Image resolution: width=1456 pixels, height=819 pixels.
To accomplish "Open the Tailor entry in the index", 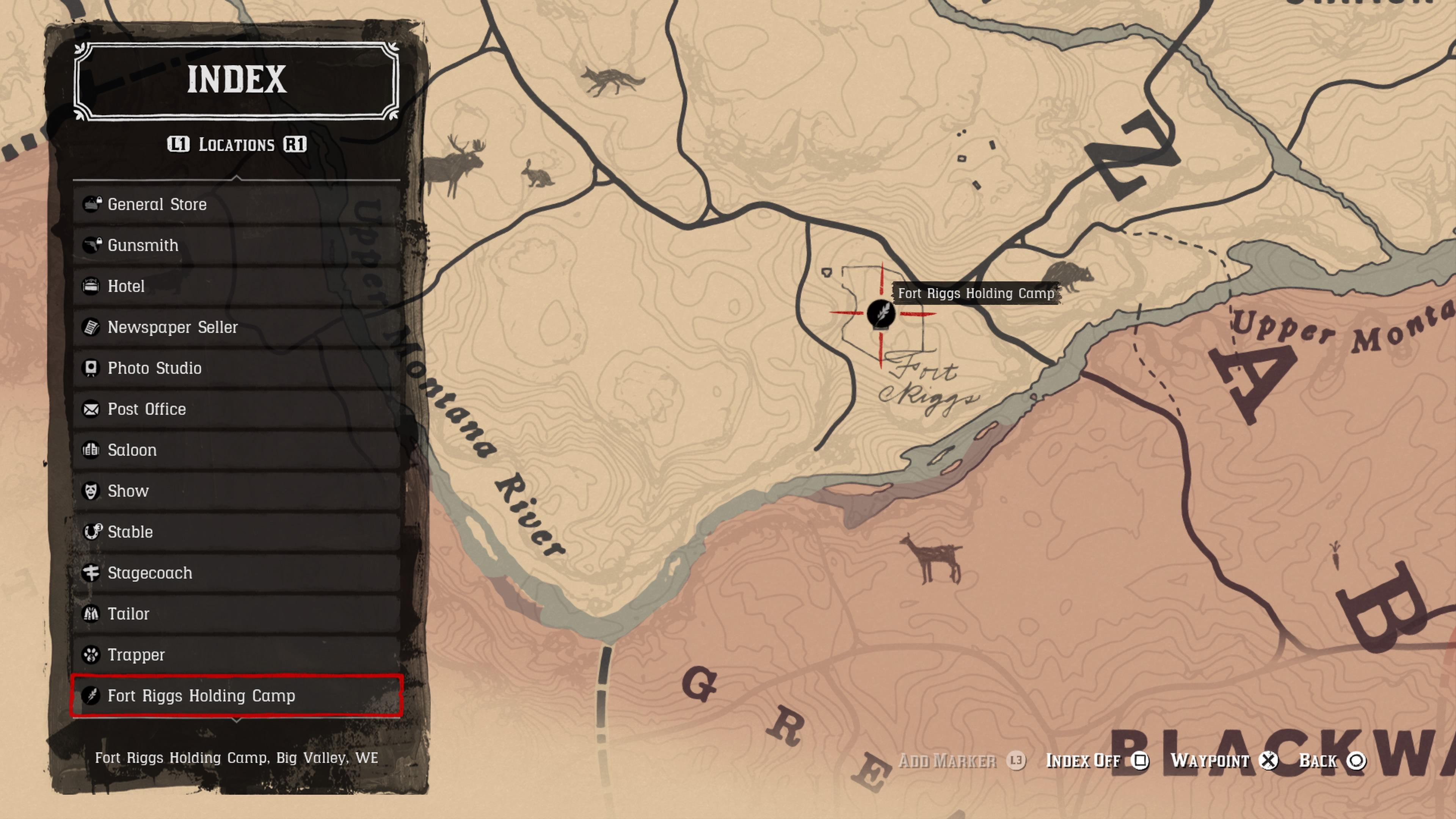I will coord(128,614).
